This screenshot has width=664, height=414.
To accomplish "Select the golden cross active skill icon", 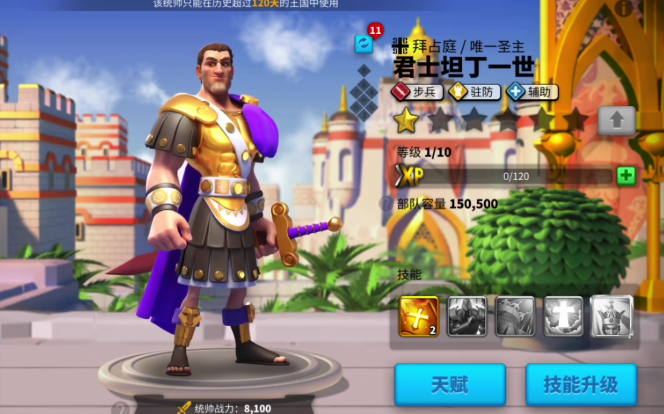I will pyautogui.click(x=418, y=315).
